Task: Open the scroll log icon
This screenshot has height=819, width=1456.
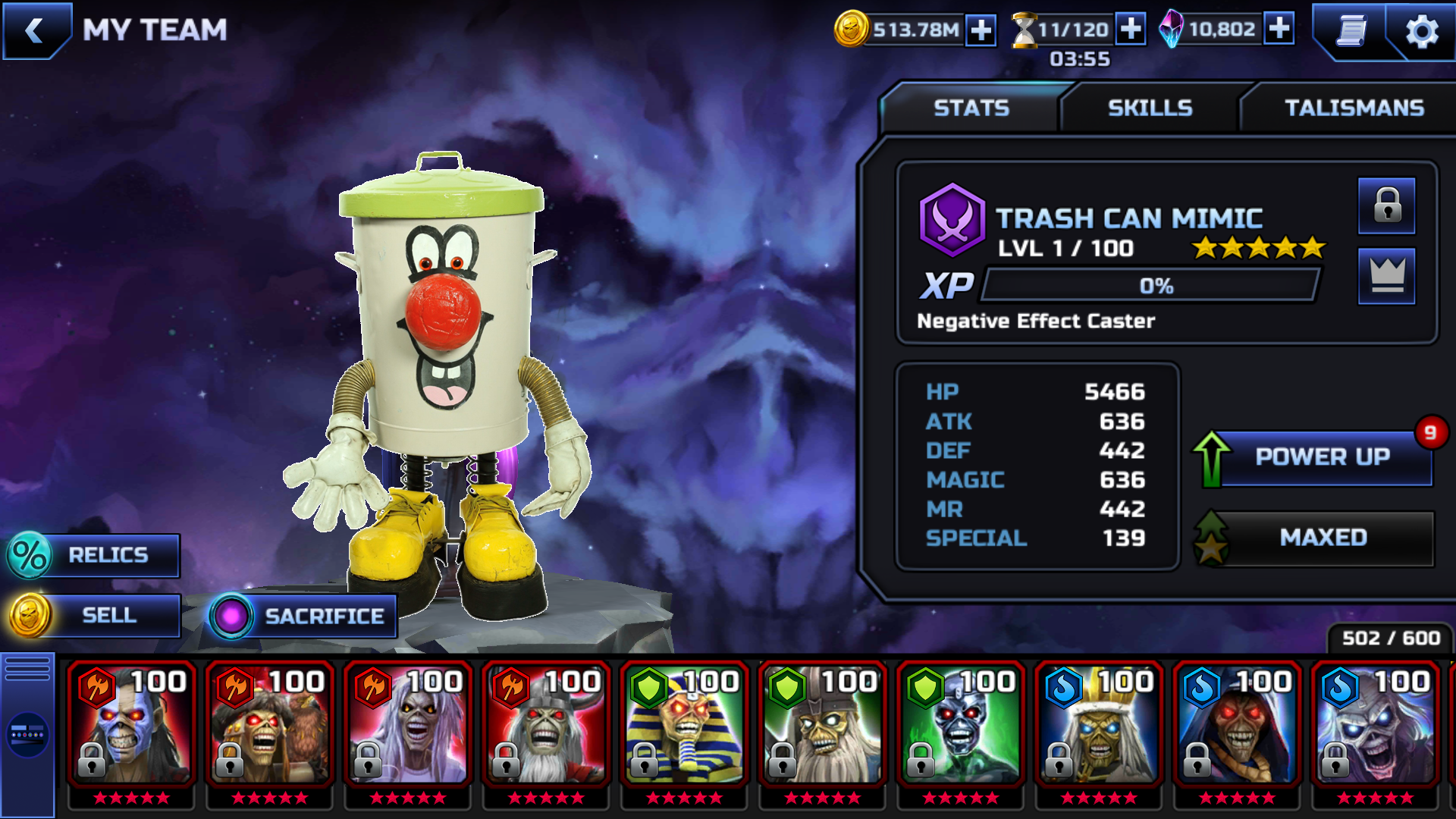Action: click(x=1351, y=32)
